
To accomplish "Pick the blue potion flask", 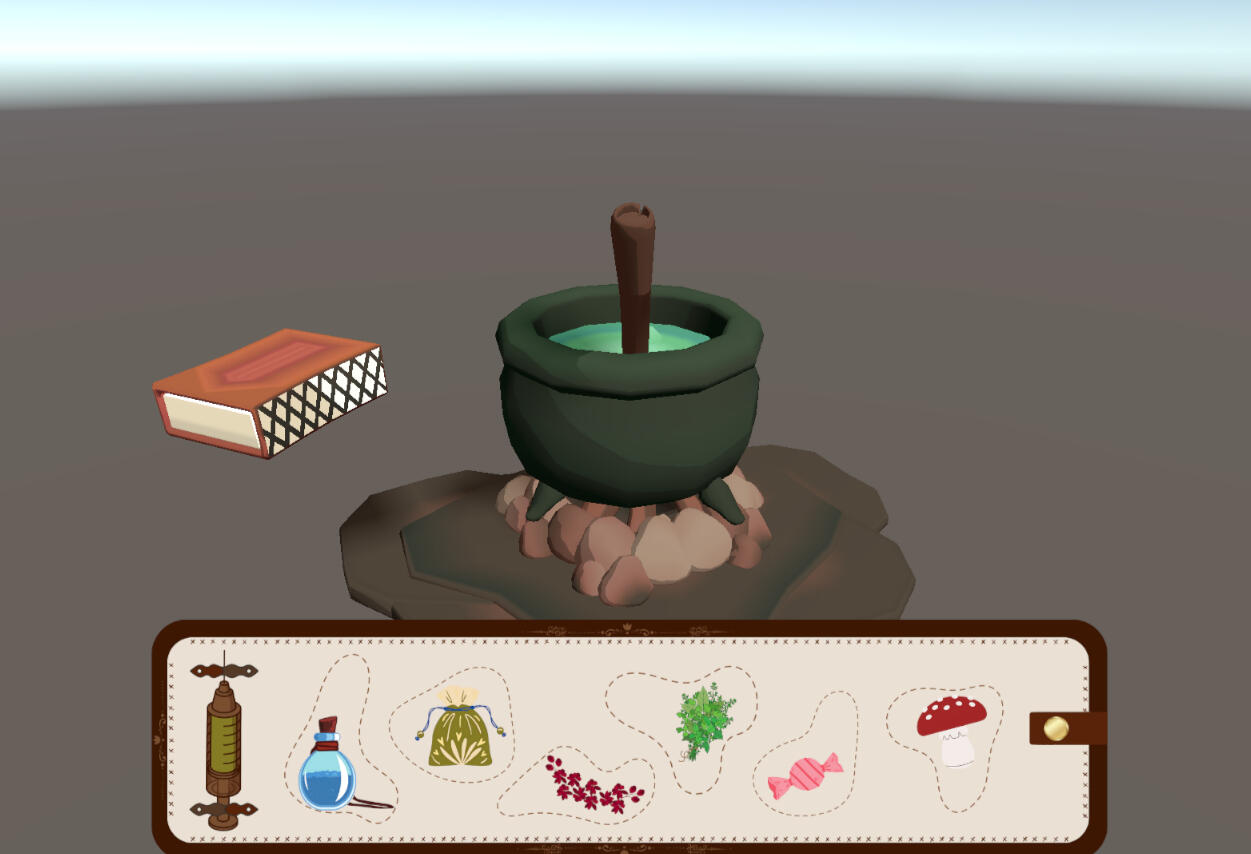I will pos(328,771).
